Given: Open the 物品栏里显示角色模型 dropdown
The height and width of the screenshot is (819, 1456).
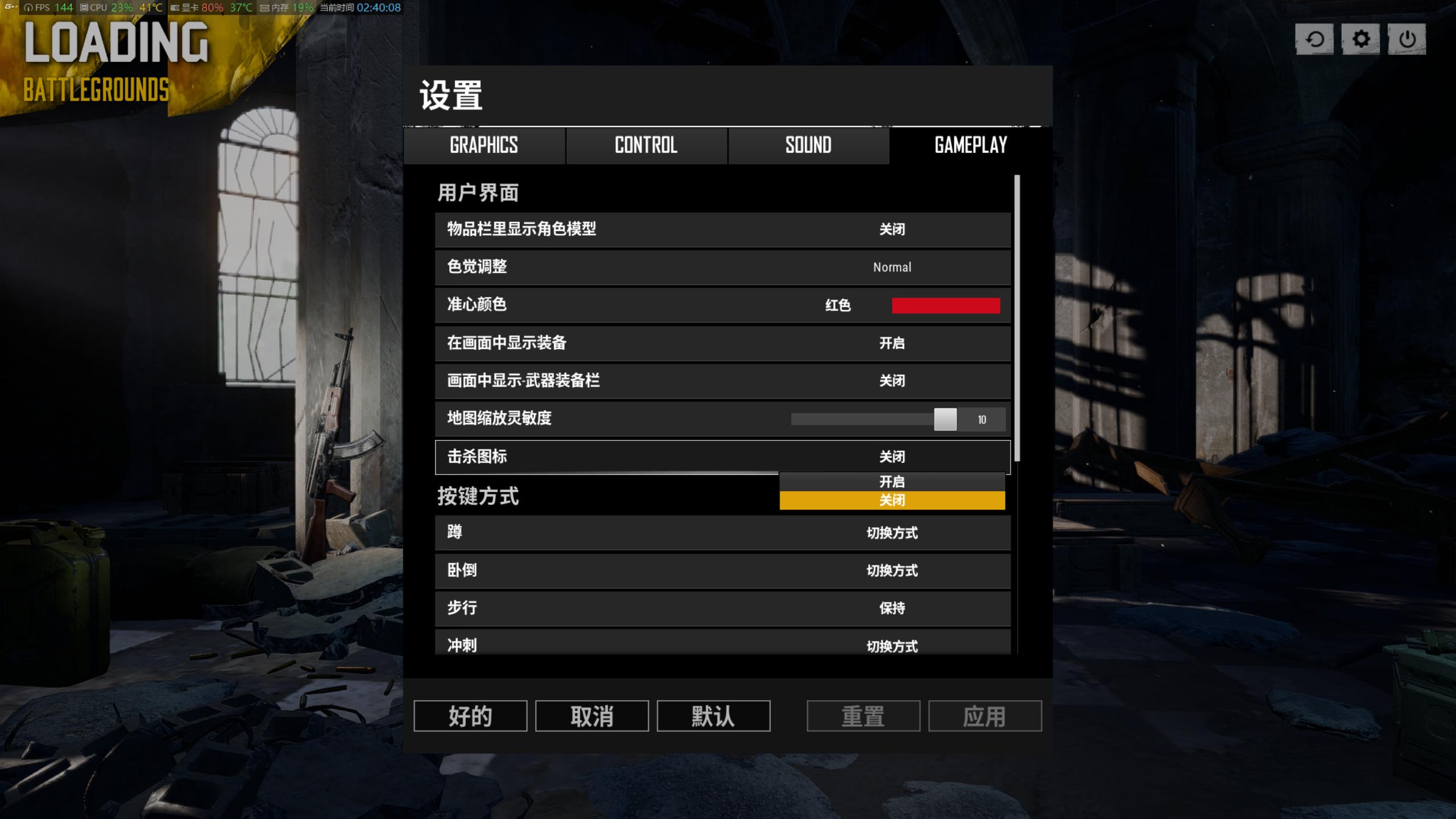Looking at the screenshot, I should [892, 230].
